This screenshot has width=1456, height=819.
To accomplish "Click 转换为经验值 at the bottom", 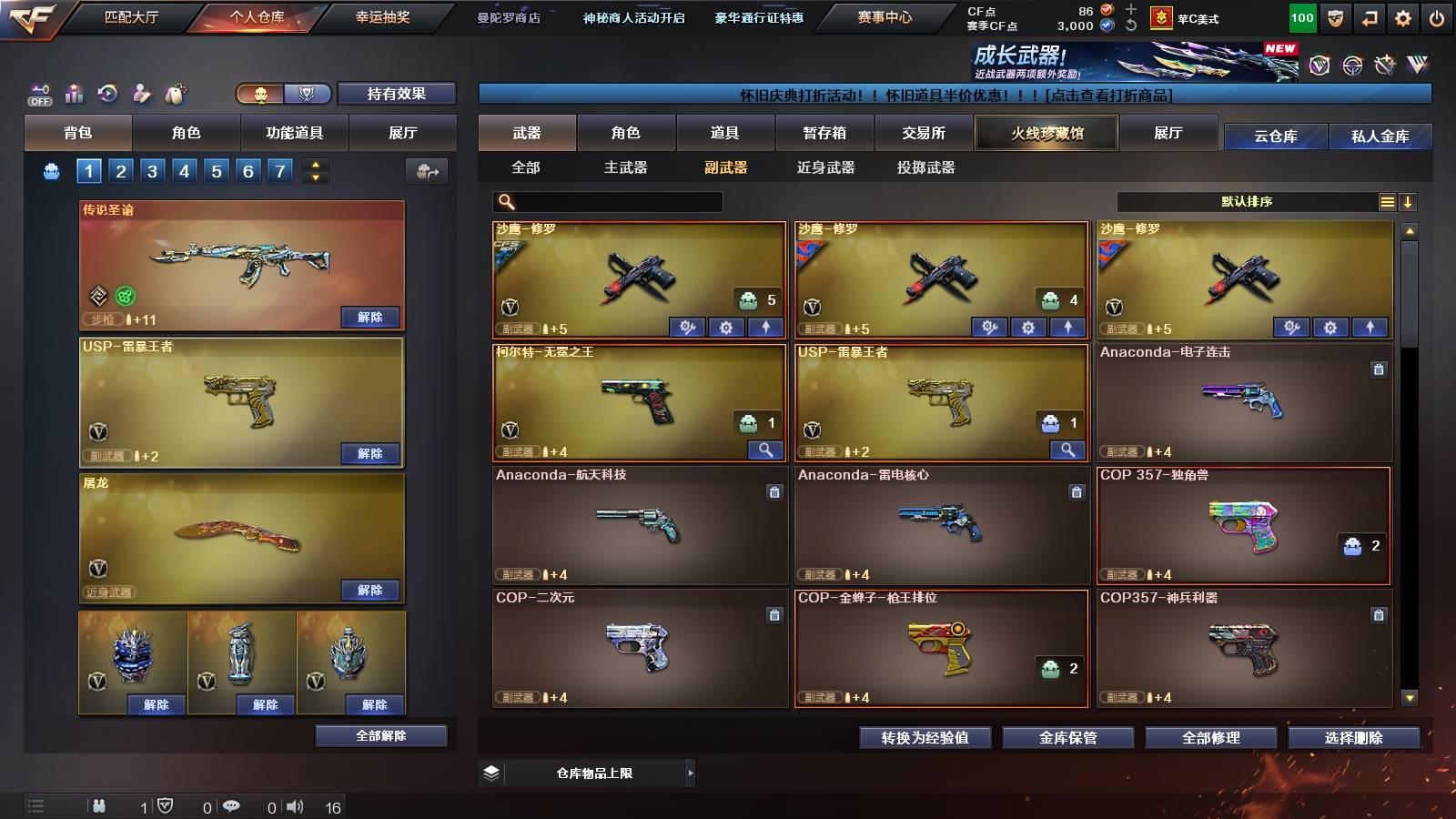I will (925, 738).
